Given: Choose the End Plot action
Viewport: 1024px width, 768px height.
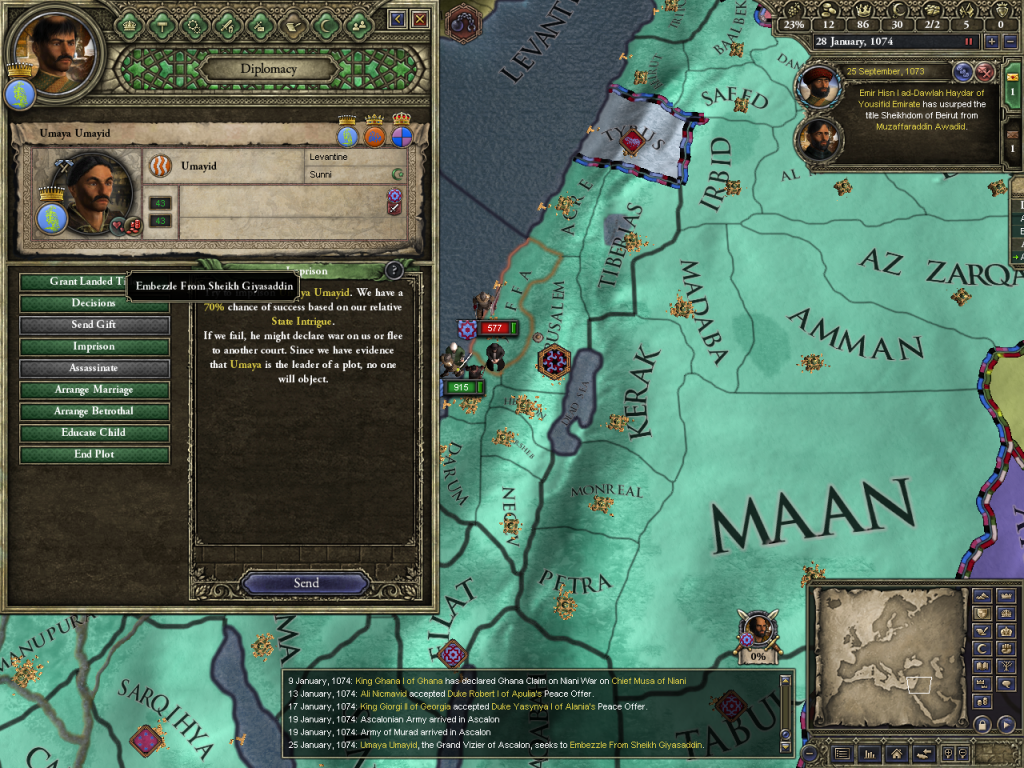Looking at the screenshot, I should [94, 455].
